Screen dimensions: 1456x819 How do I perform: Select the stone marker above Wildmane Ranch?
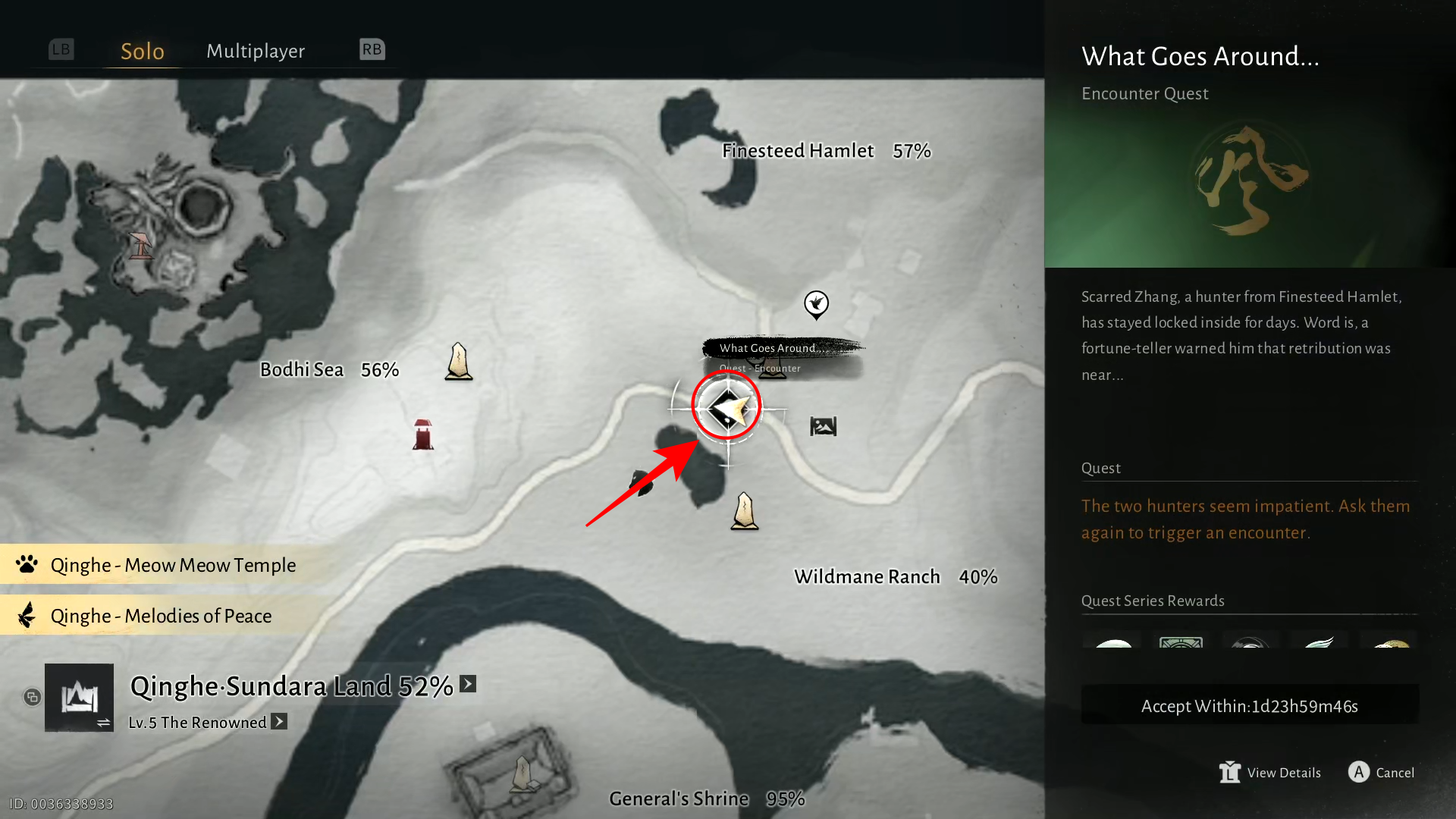(745, 511)
